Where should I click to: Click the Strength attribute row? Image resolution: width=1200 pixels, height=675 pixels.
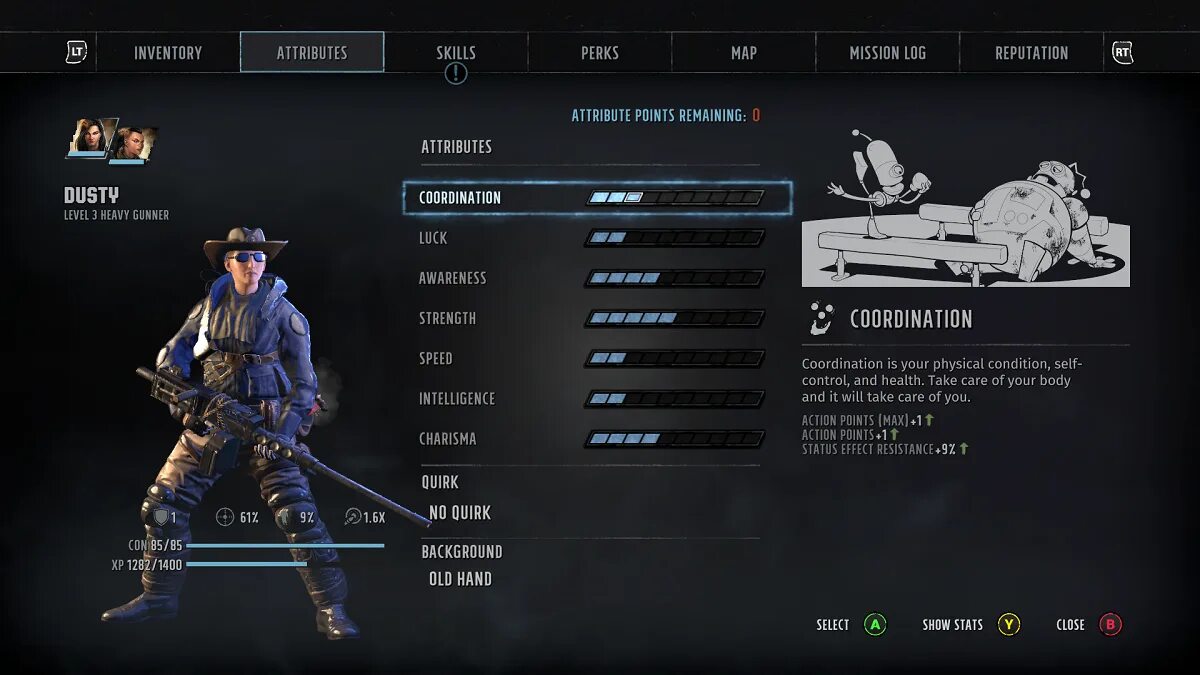[592, 318]
